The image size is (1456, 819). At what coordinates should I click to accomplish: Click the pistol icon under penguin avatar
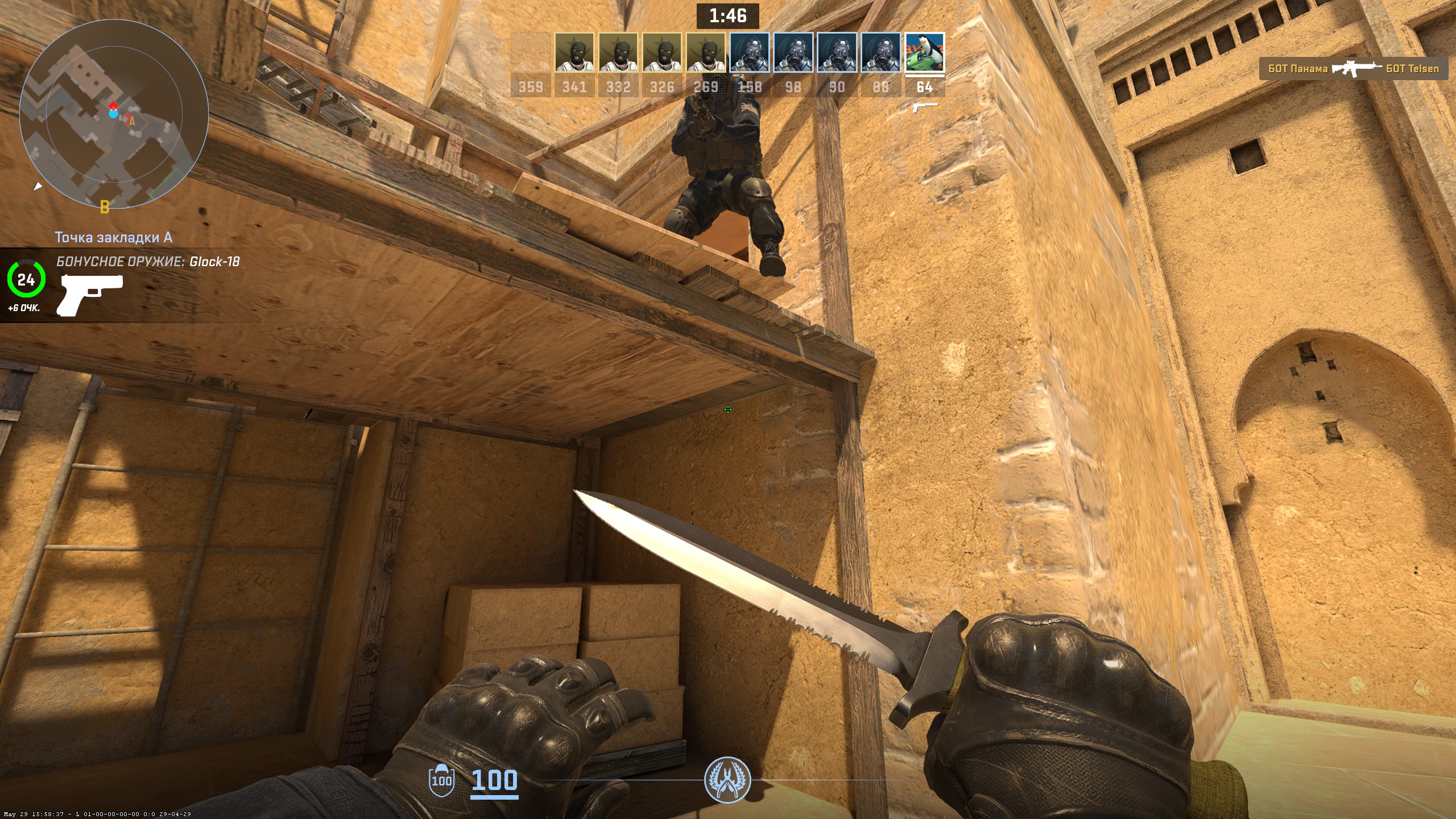924,106
